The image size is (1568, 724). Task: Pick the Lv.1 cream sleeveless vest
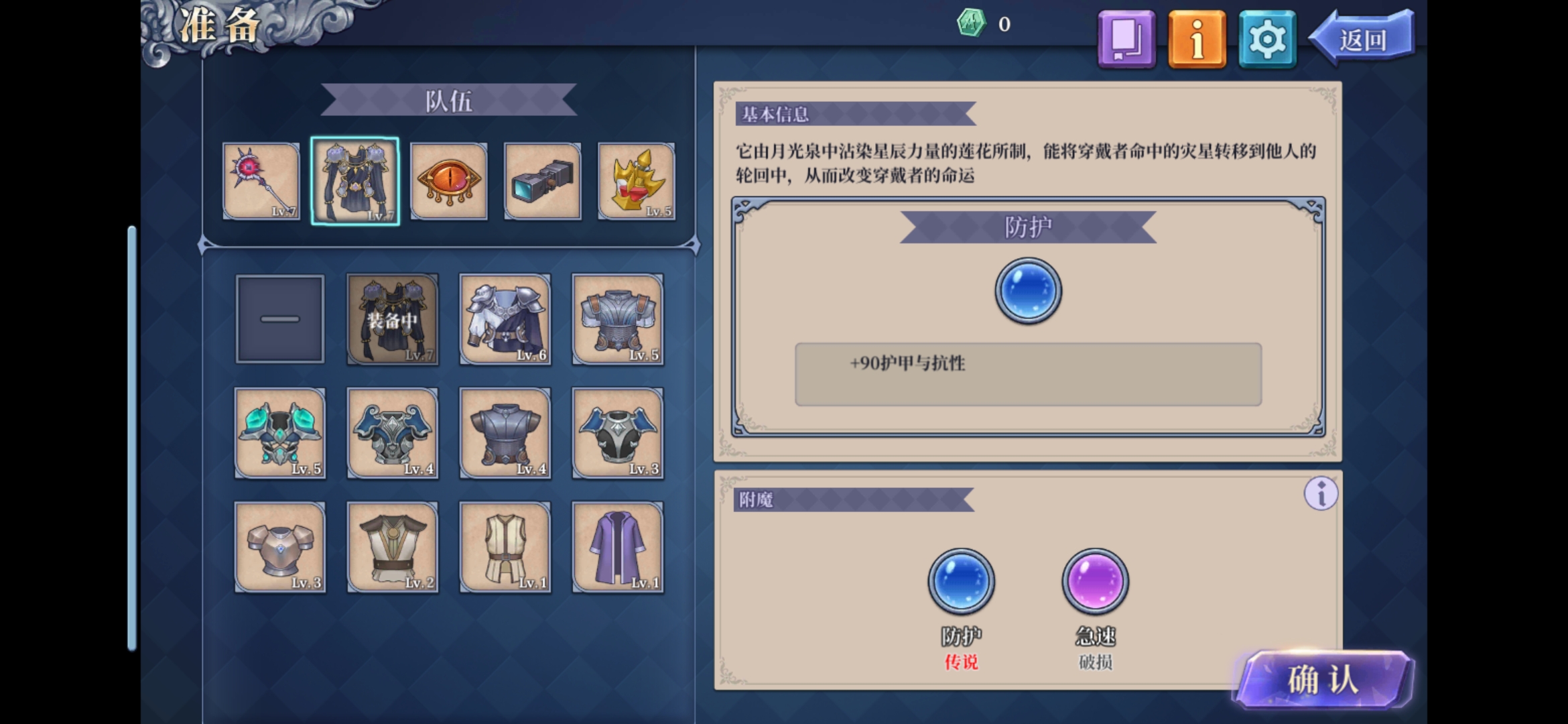click(505, 547)
